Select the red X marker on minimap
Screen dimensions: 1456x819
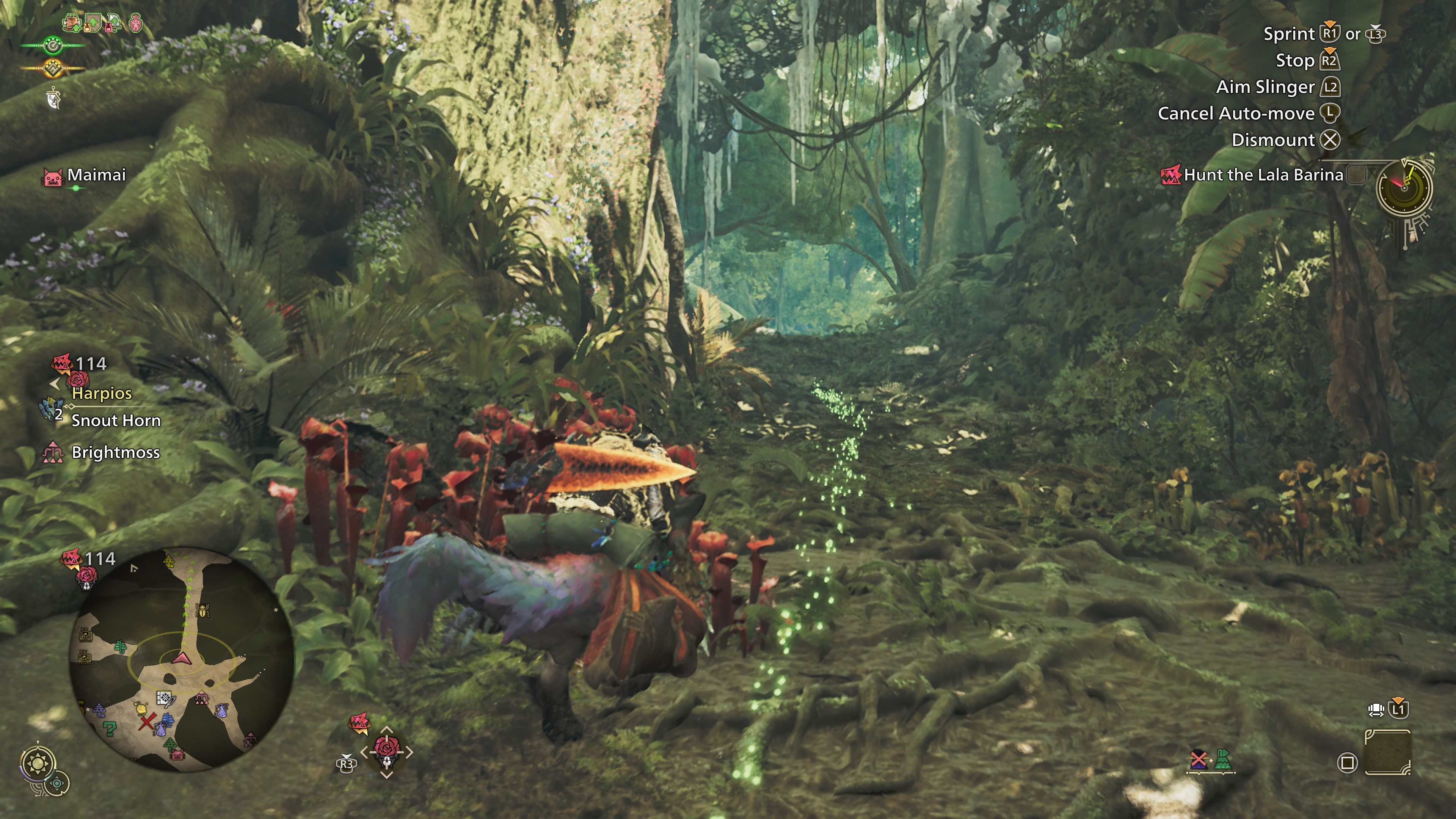[147, 722]
